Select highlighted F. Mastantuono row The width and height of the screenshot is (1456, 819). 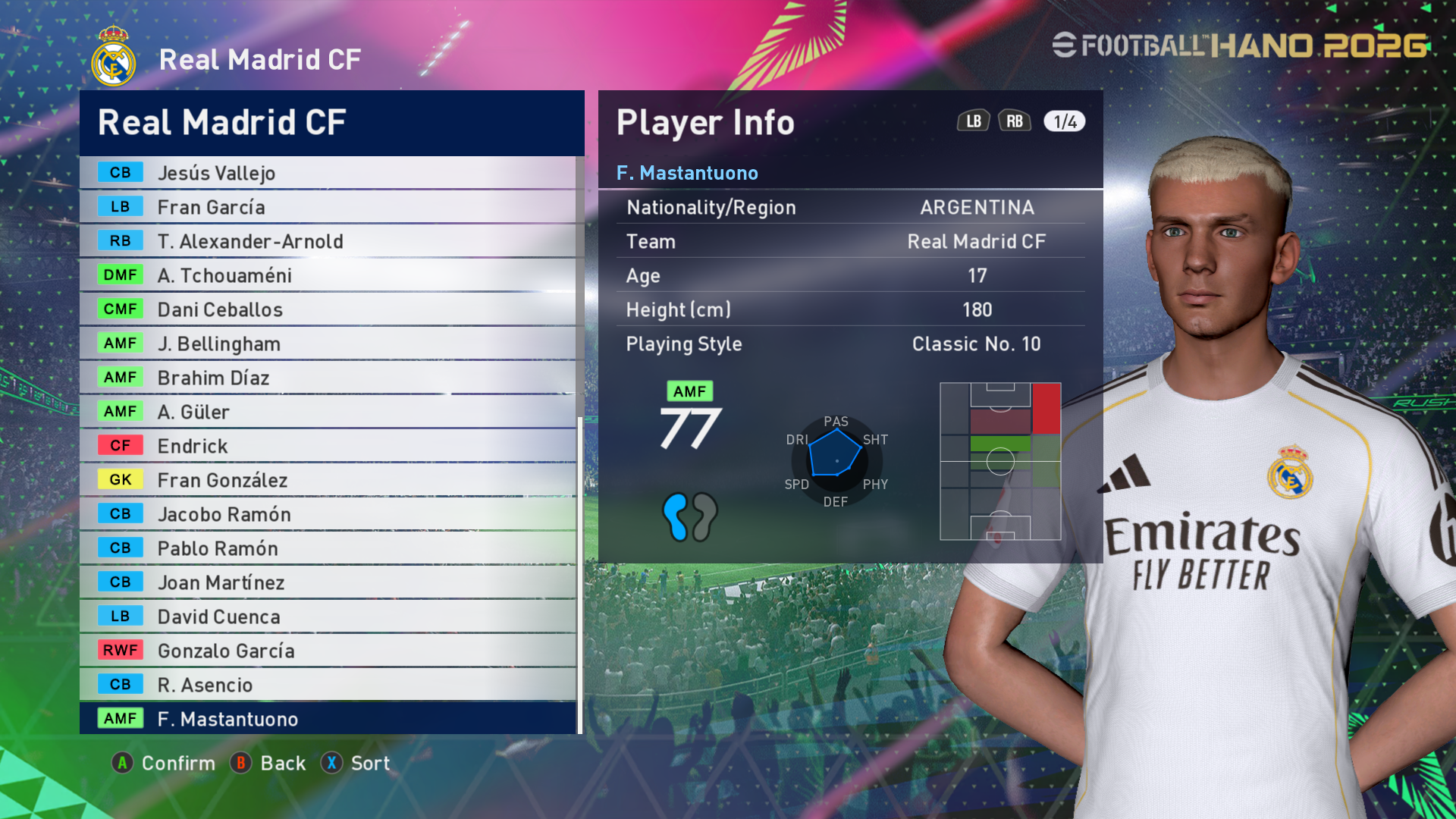(x=328, y=719)
